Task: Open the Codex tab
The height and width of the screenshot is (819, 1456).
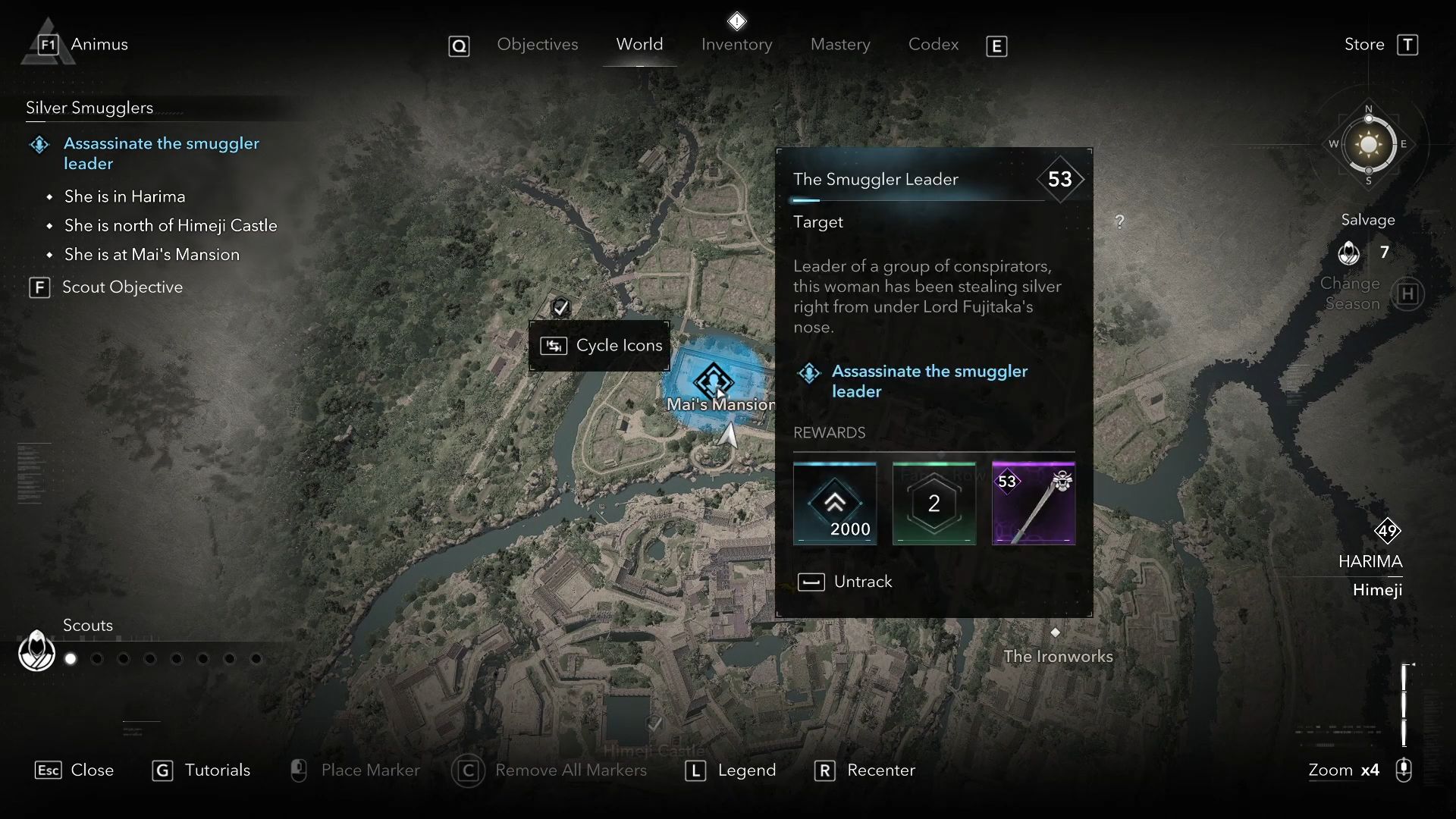Action: pos(934,45)
